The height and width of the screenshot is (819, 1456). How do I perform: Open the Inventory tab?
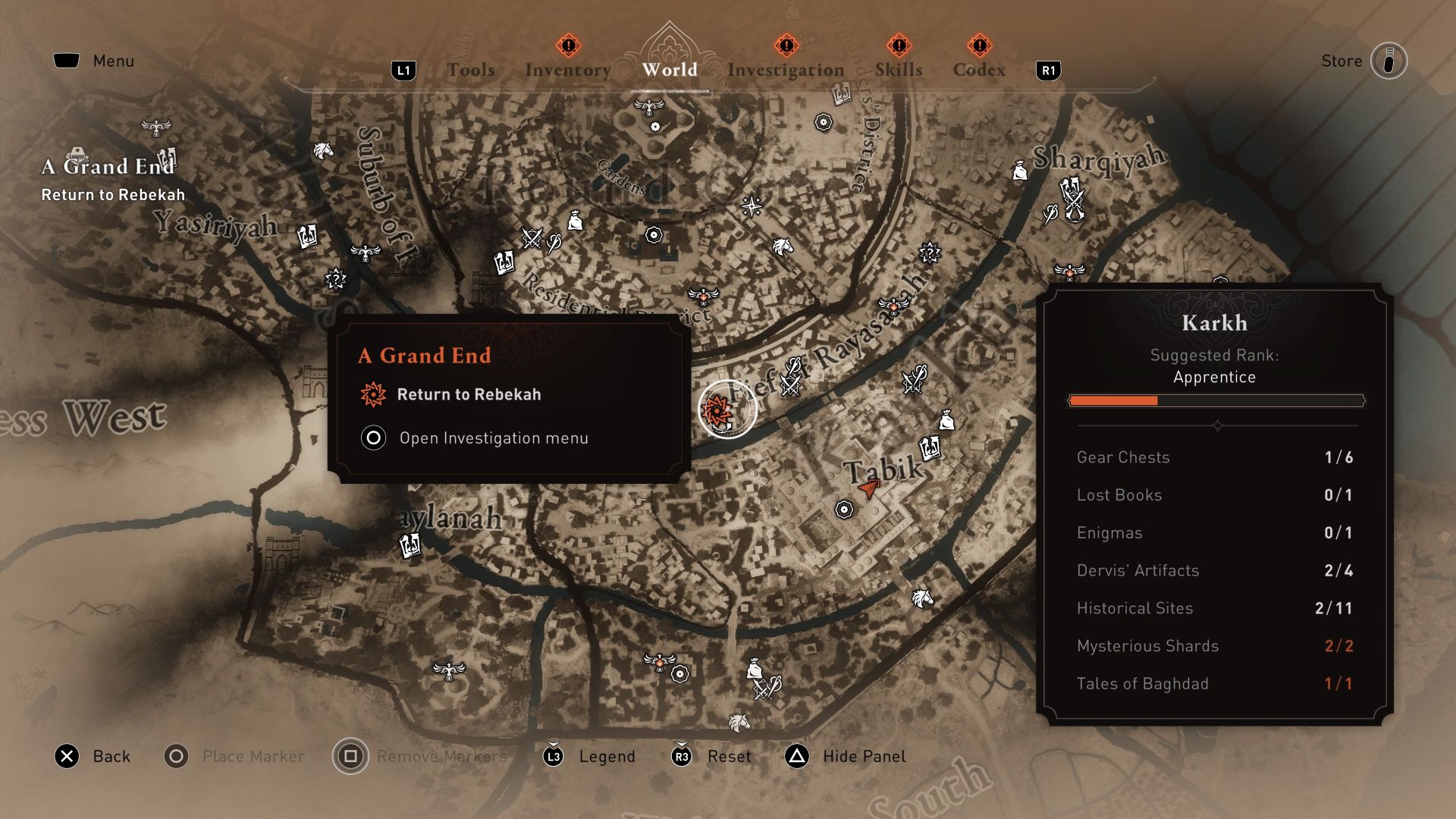coord(567,70)
